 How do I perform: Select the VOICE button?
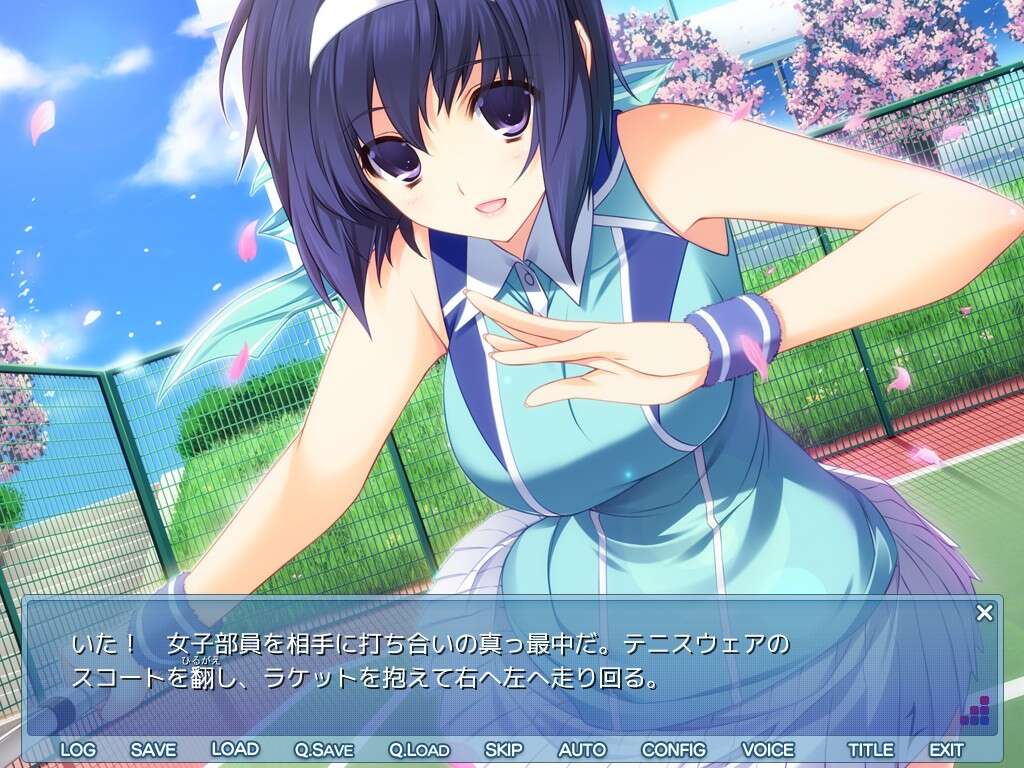768,749
